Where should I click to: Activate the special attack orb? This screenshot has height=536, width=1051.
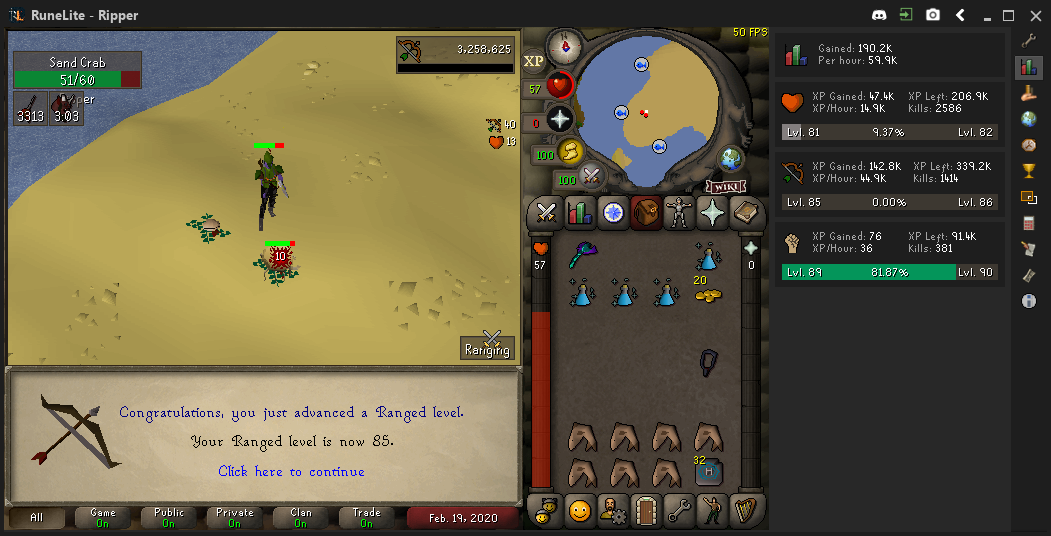point(591,177)
